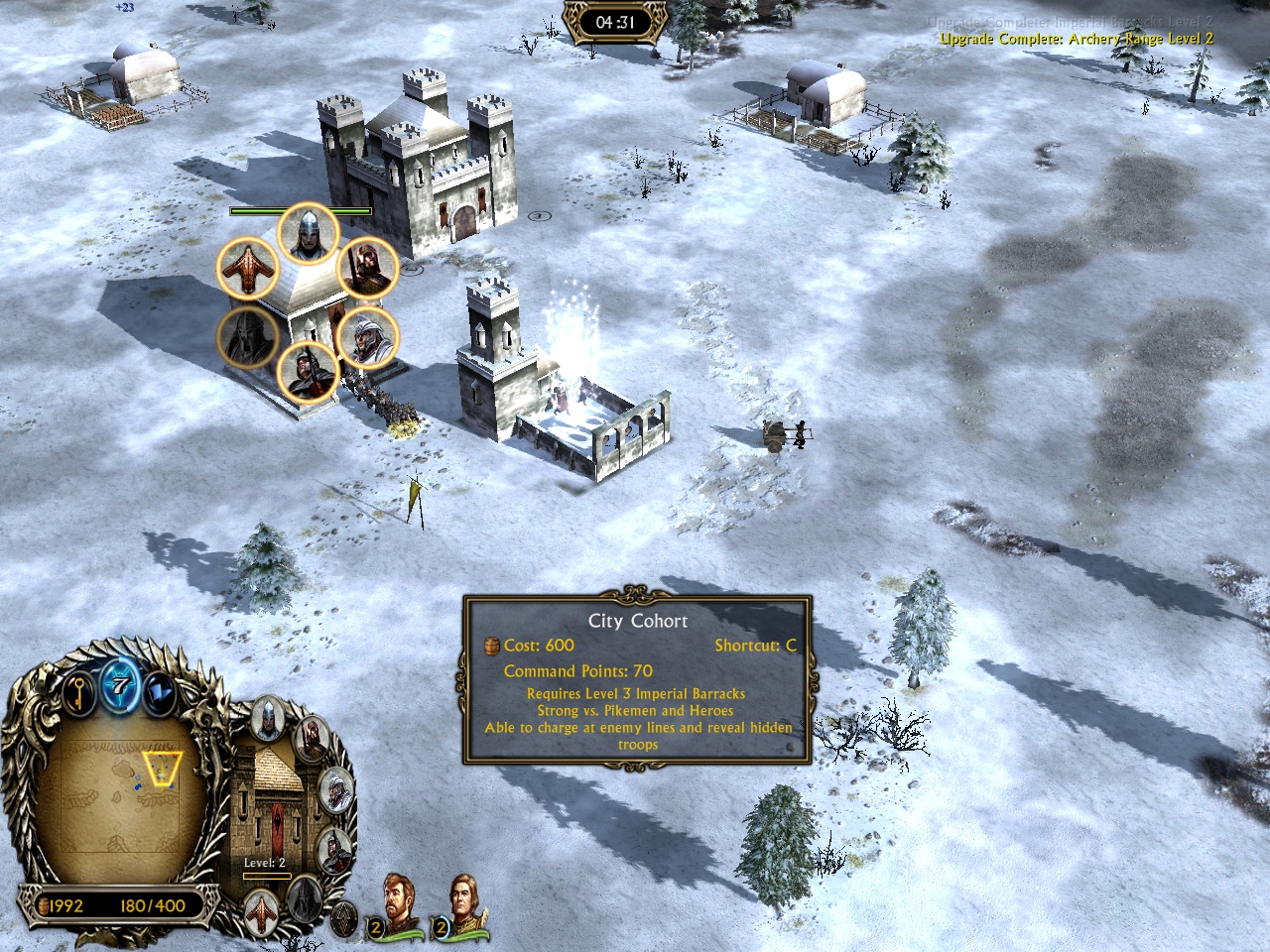Pick the dark hooded pikeman in the command panel
The height and width of the screenshot is (952, 1270).
pos(334,849)
